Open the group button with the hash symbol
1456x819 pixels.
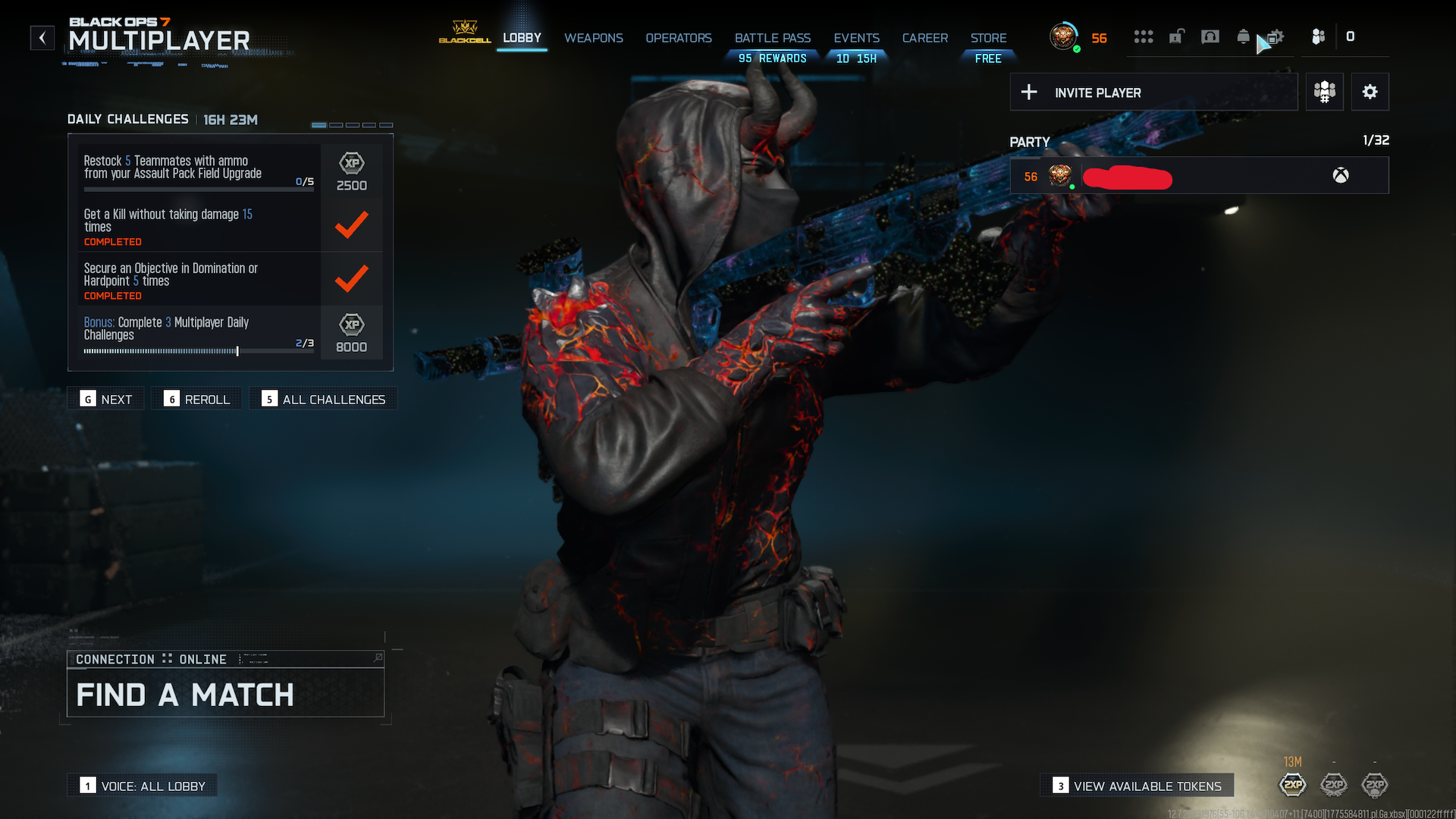coord(1324,93)
